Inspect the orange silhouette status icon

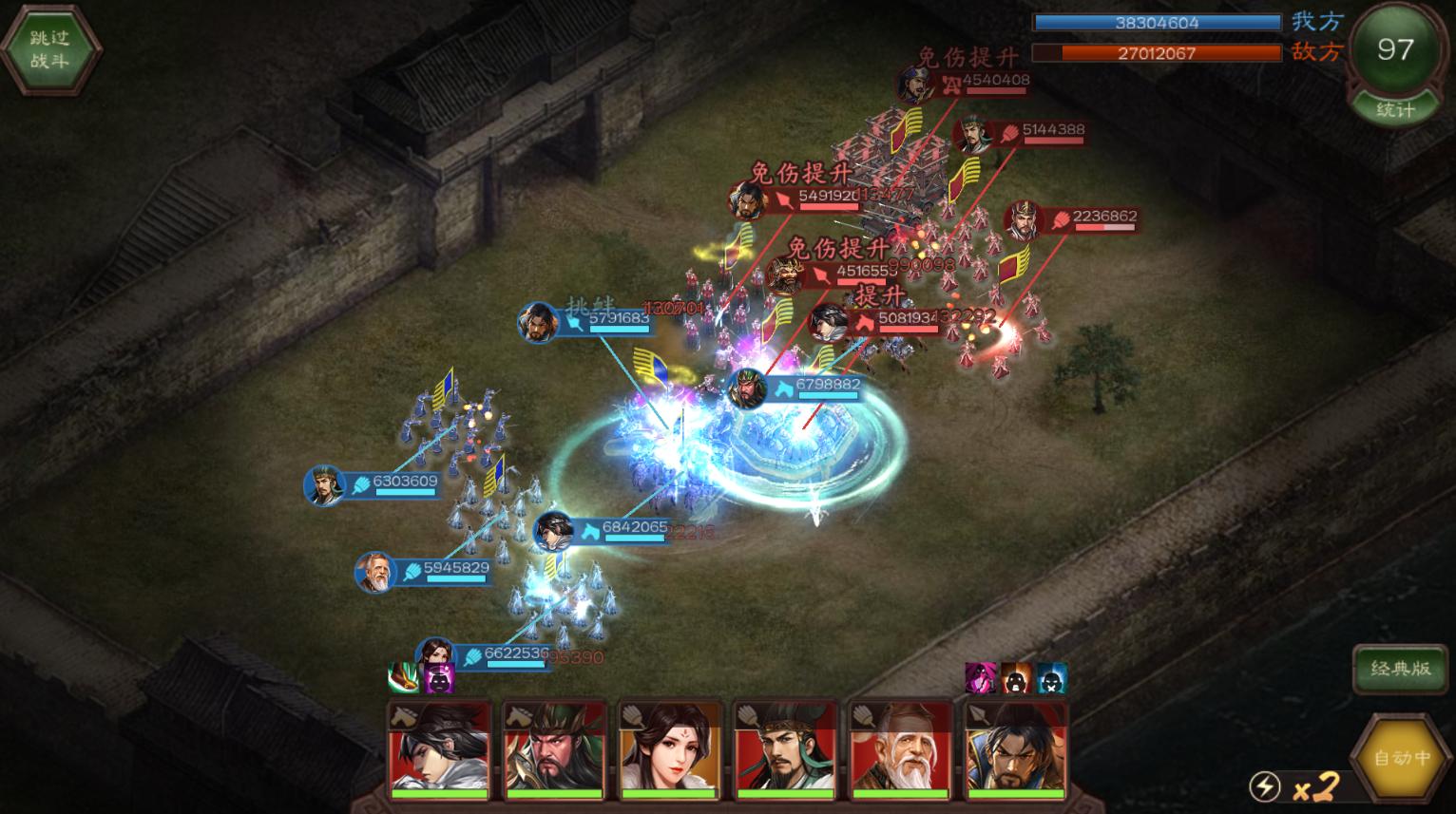[x=1016, y=678]
